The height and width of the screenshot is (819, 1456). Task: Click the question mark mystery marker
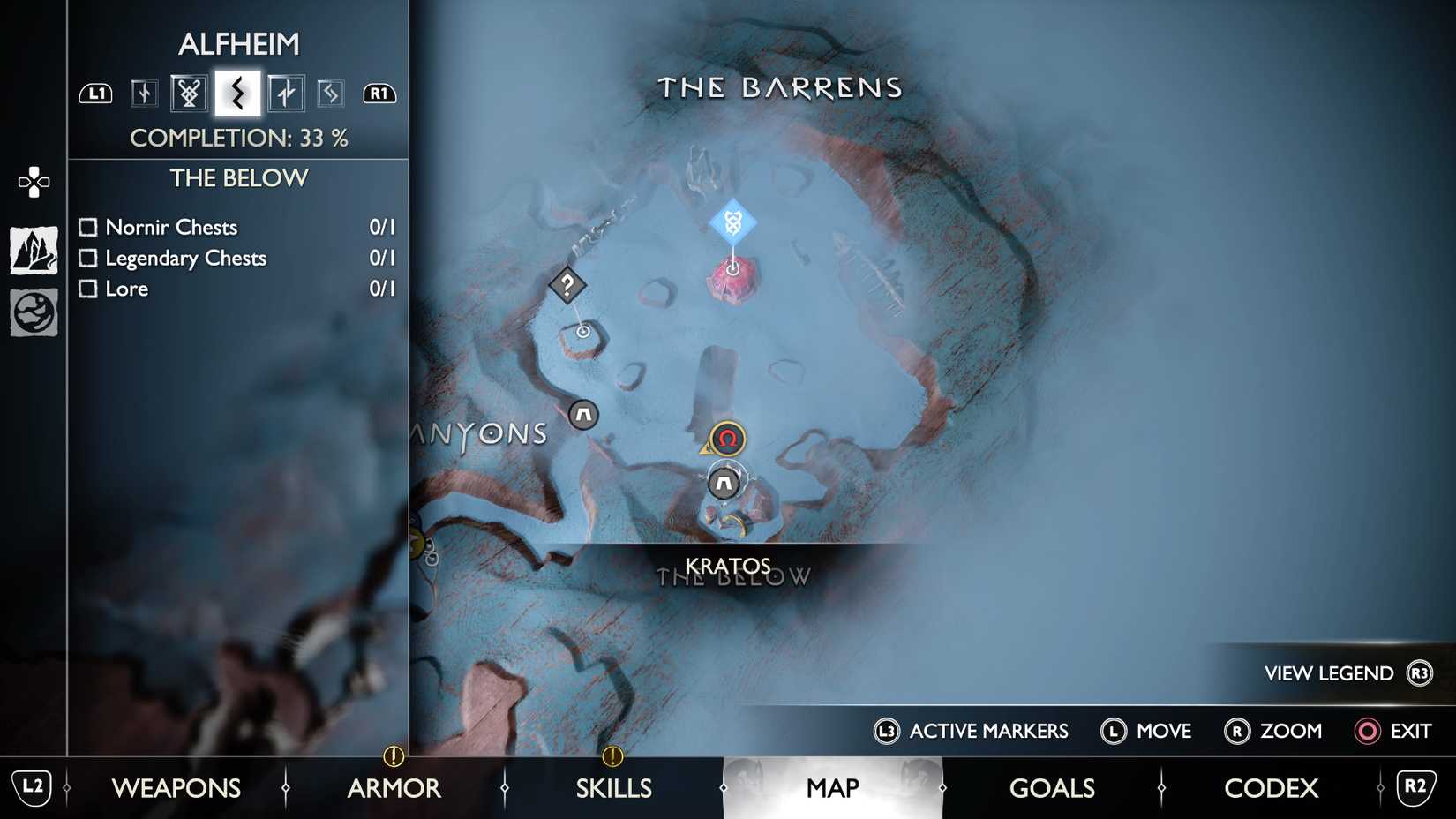click(567, 285)
